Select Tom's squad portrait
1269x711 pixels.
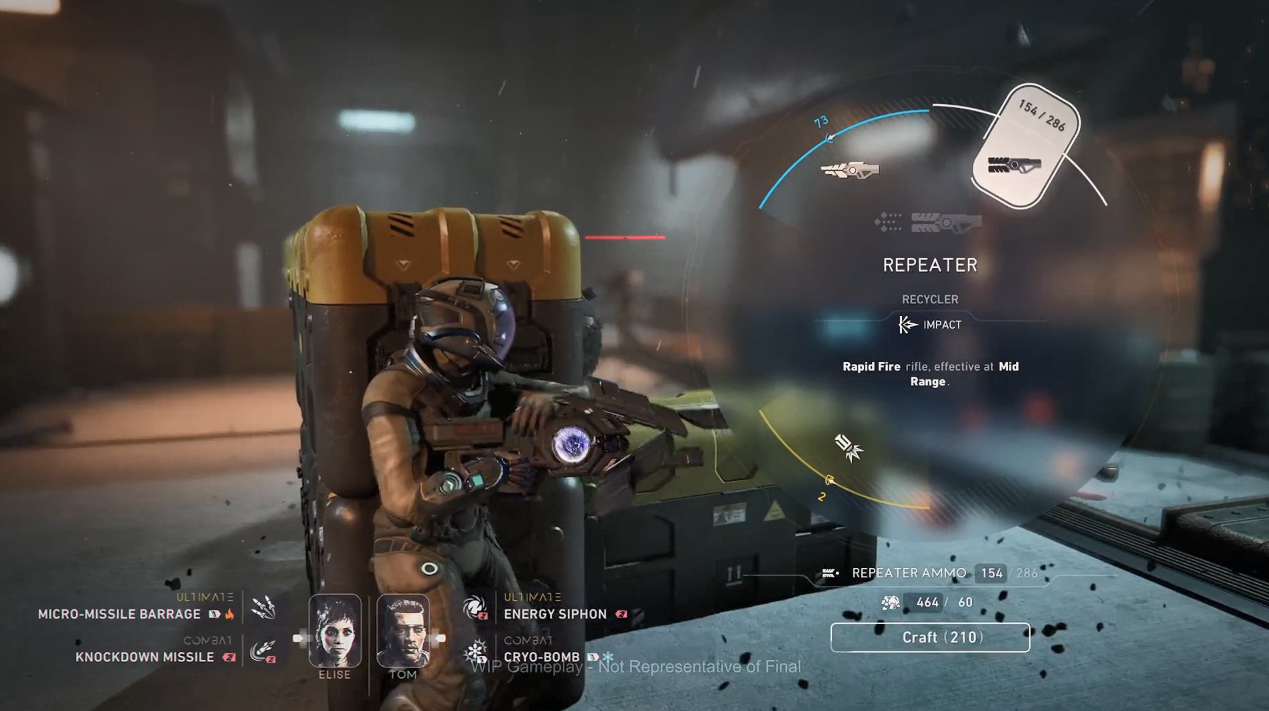click(x=402, y=630)
